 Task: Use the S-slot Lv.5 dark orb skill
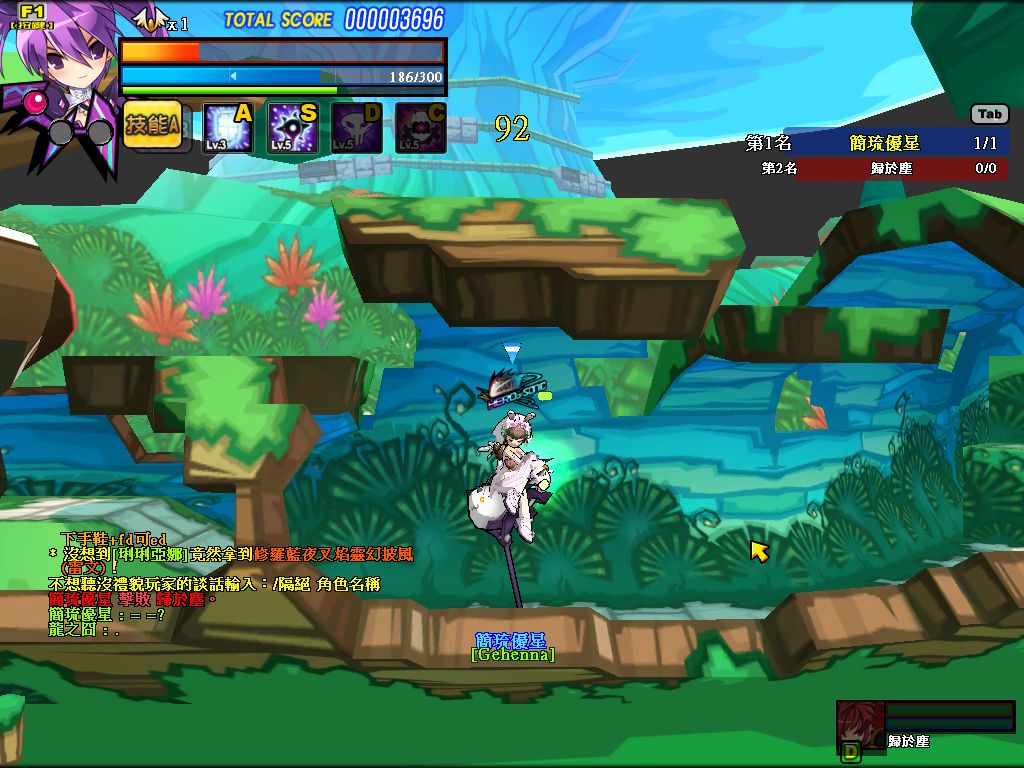coord(292,128)
